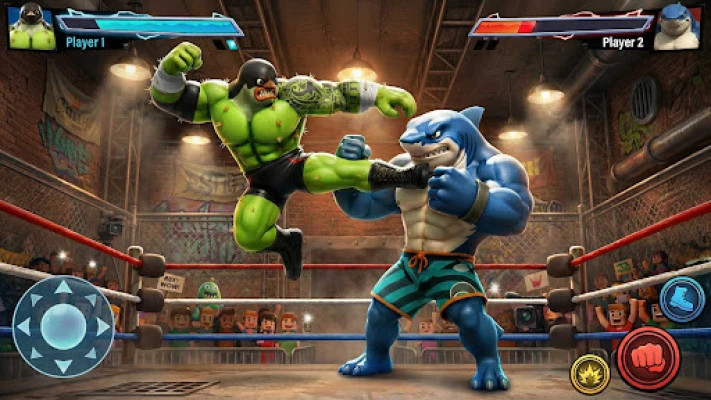Tap the joystick's left arrow
The height and width of the screenshot is (400, 711).
click(26, 327)
